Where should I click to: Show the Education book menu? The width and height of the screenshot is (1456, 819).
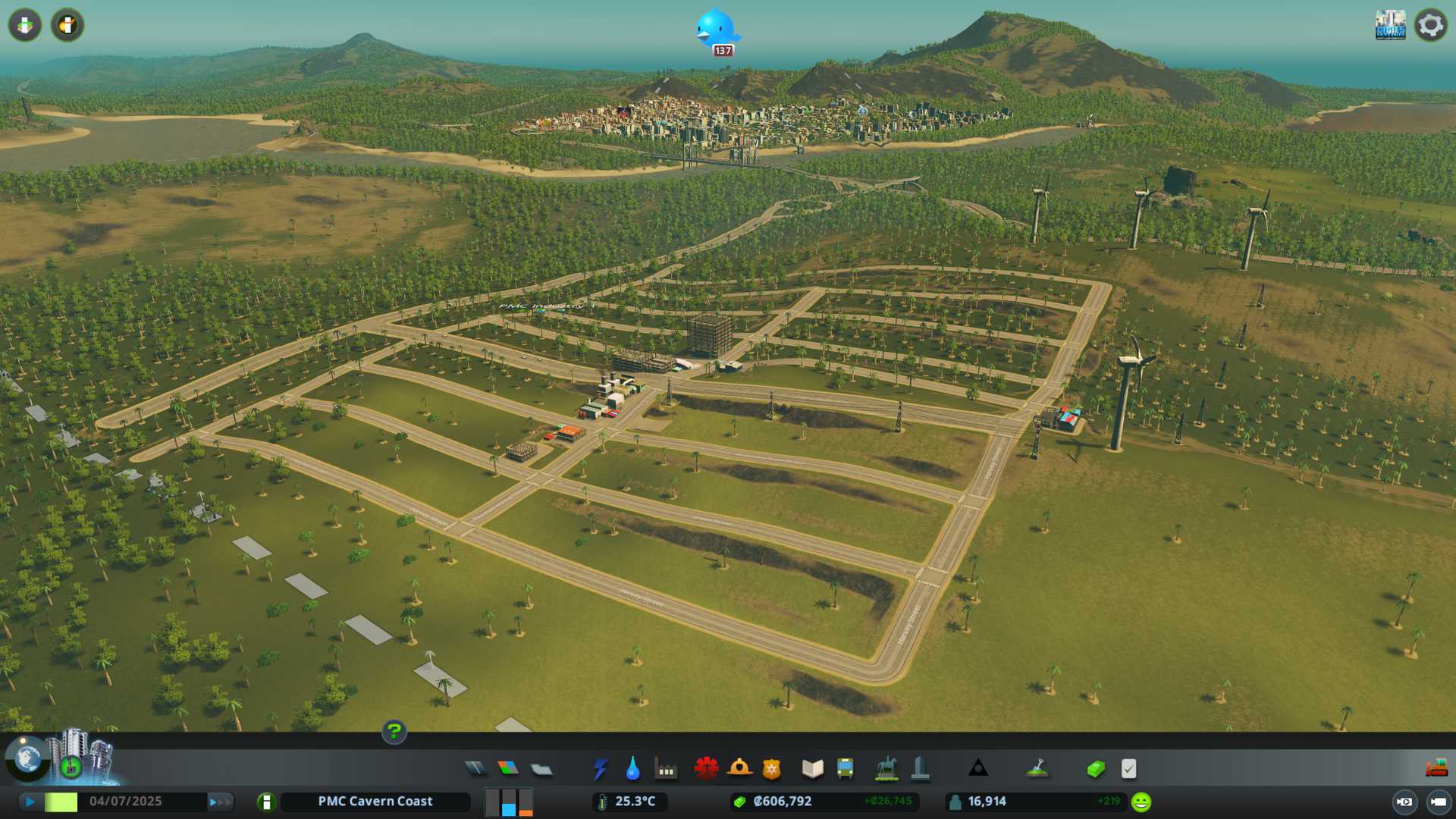coord(812,769)
